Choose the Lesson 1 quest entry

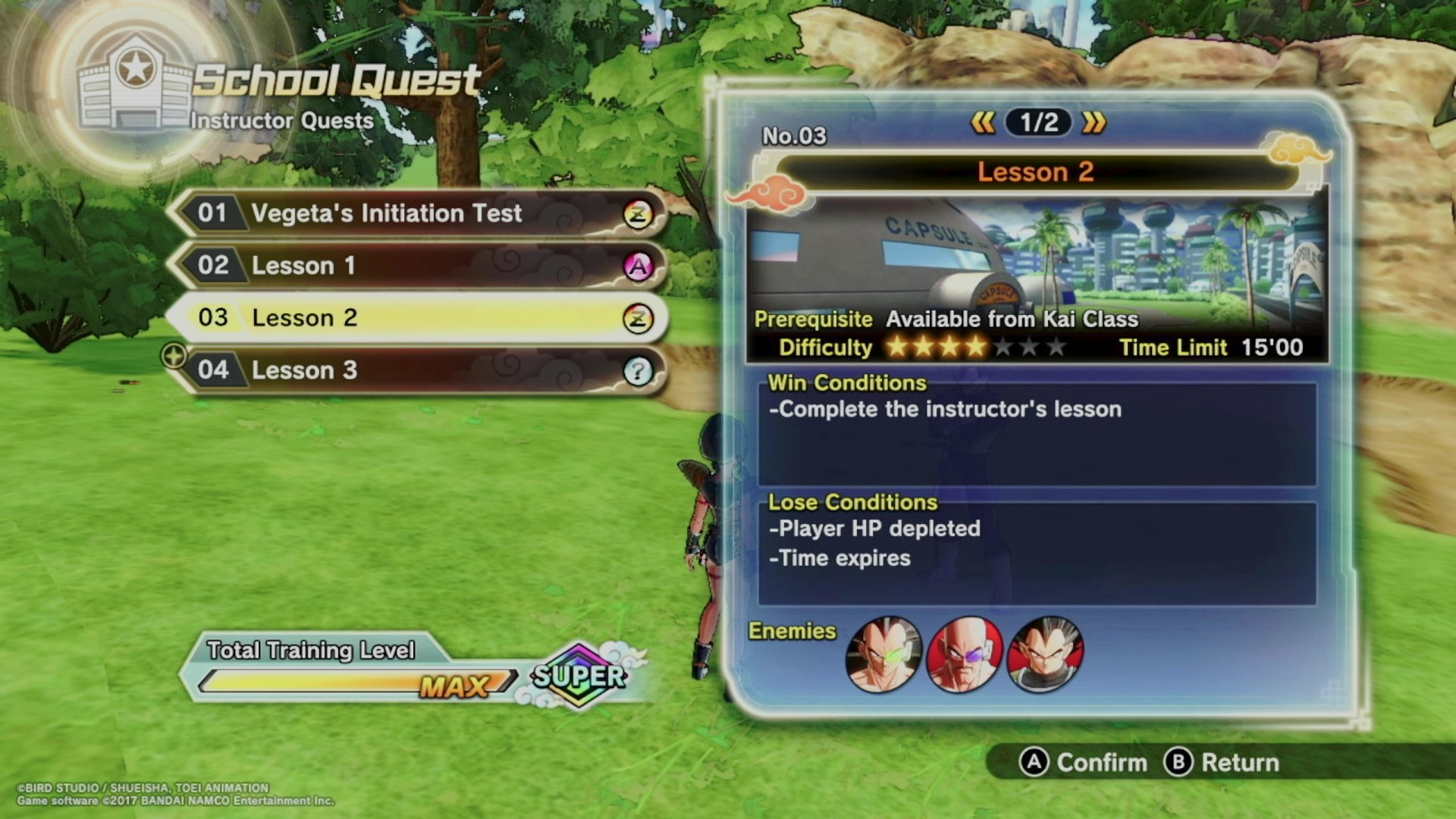click(x=417, y=266)
